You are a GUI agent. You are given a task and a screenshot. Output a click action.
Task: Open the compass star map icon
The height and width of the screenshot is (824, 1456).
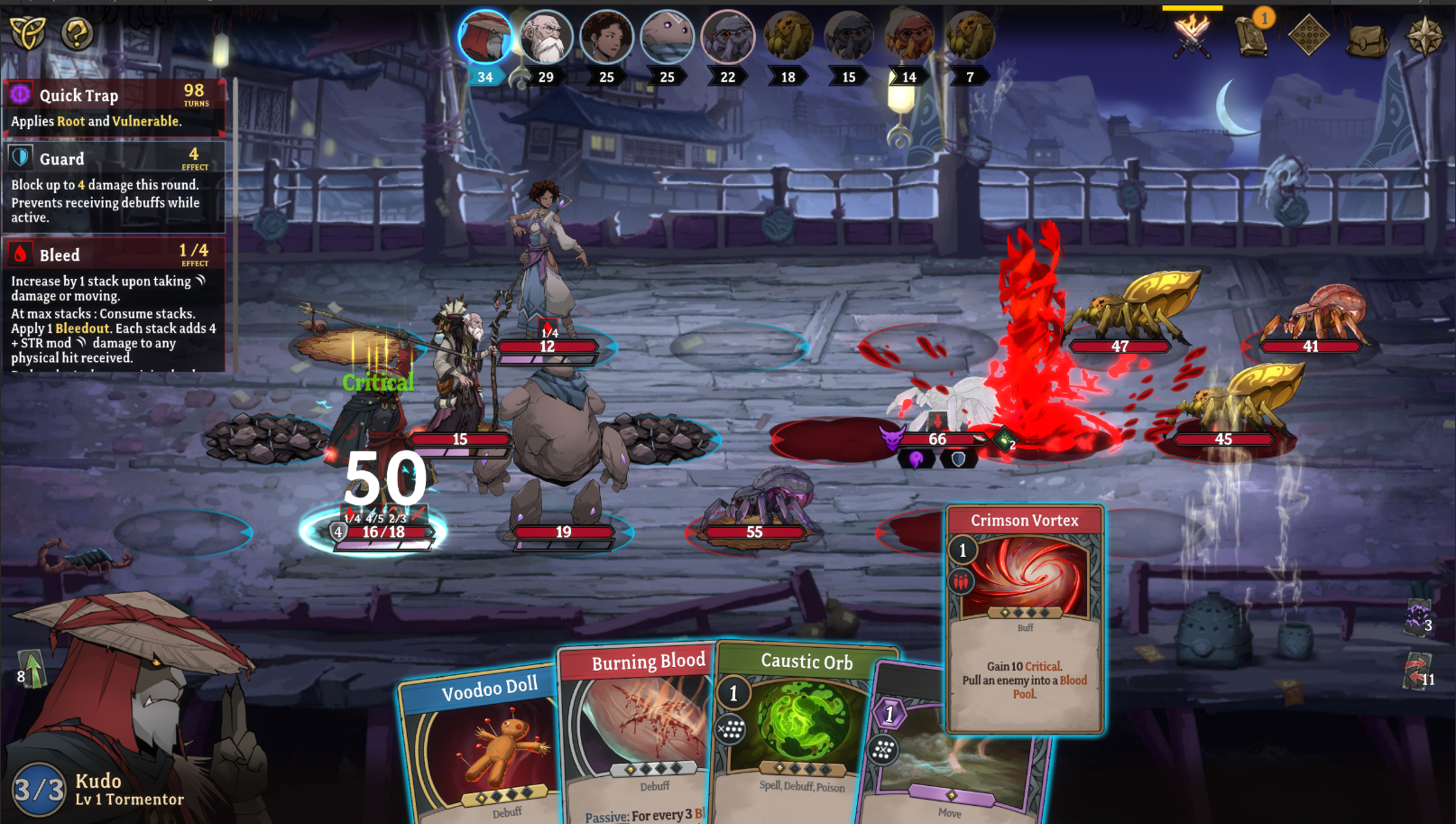(1424, 36)
